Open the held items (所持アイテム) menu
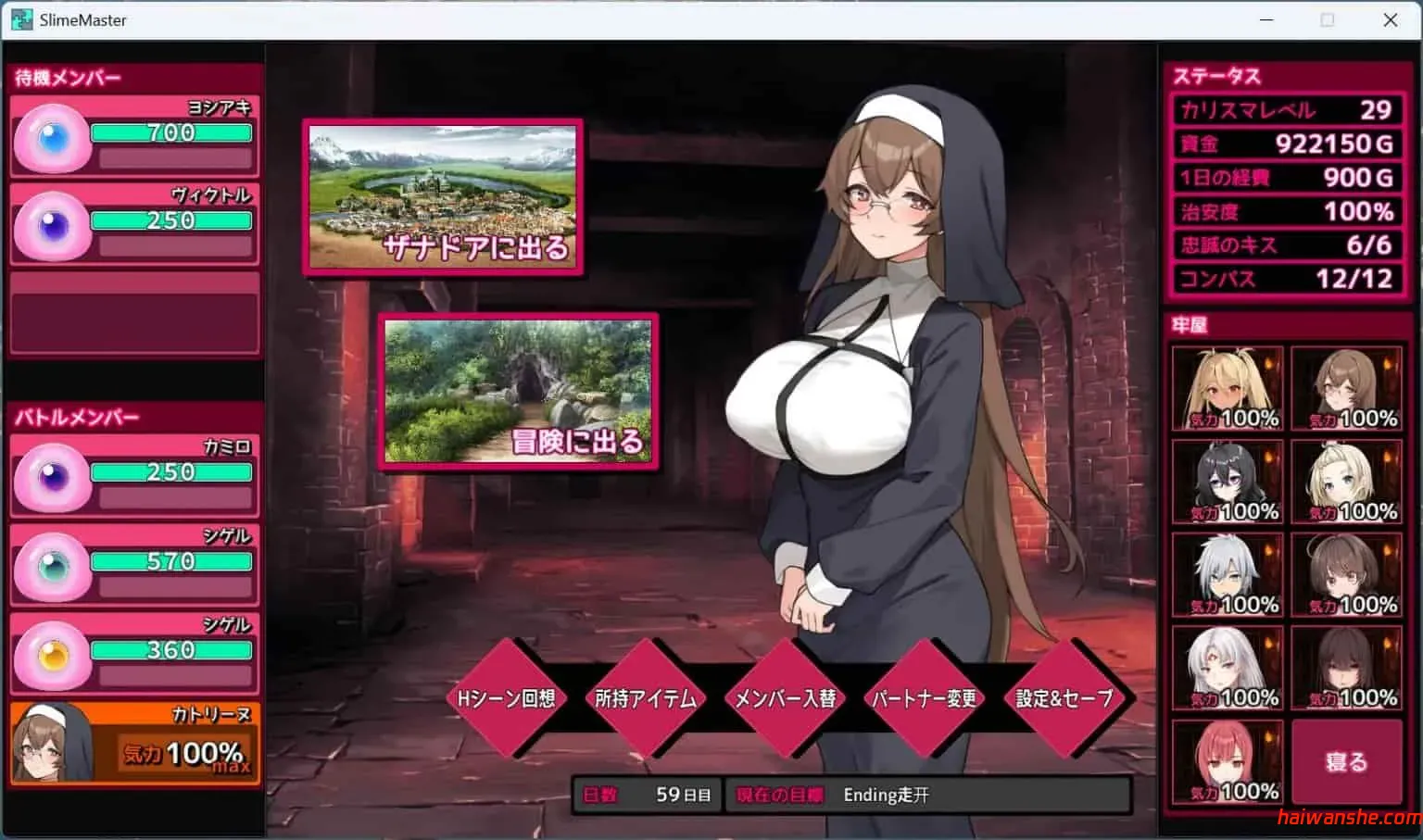 tap(645, 701)
